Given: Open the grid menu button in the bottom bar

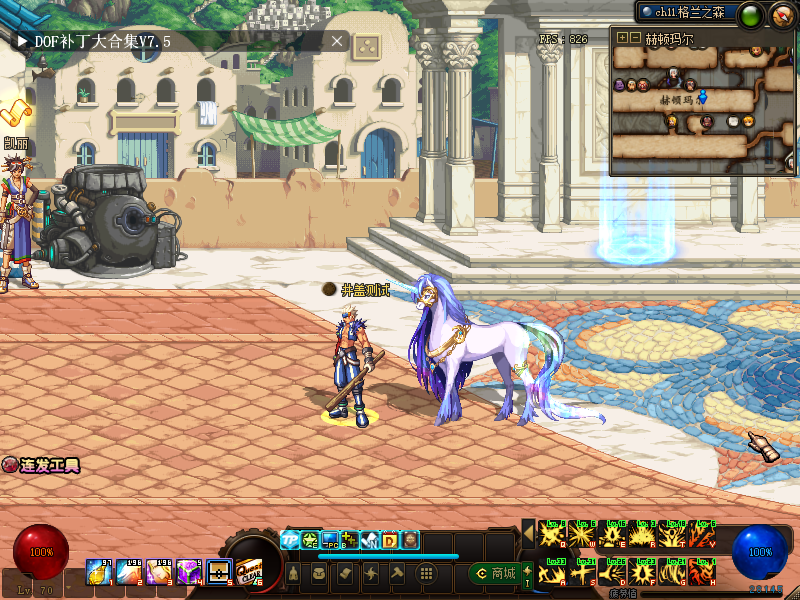Looking at the screenshot, I should point(426,573).
